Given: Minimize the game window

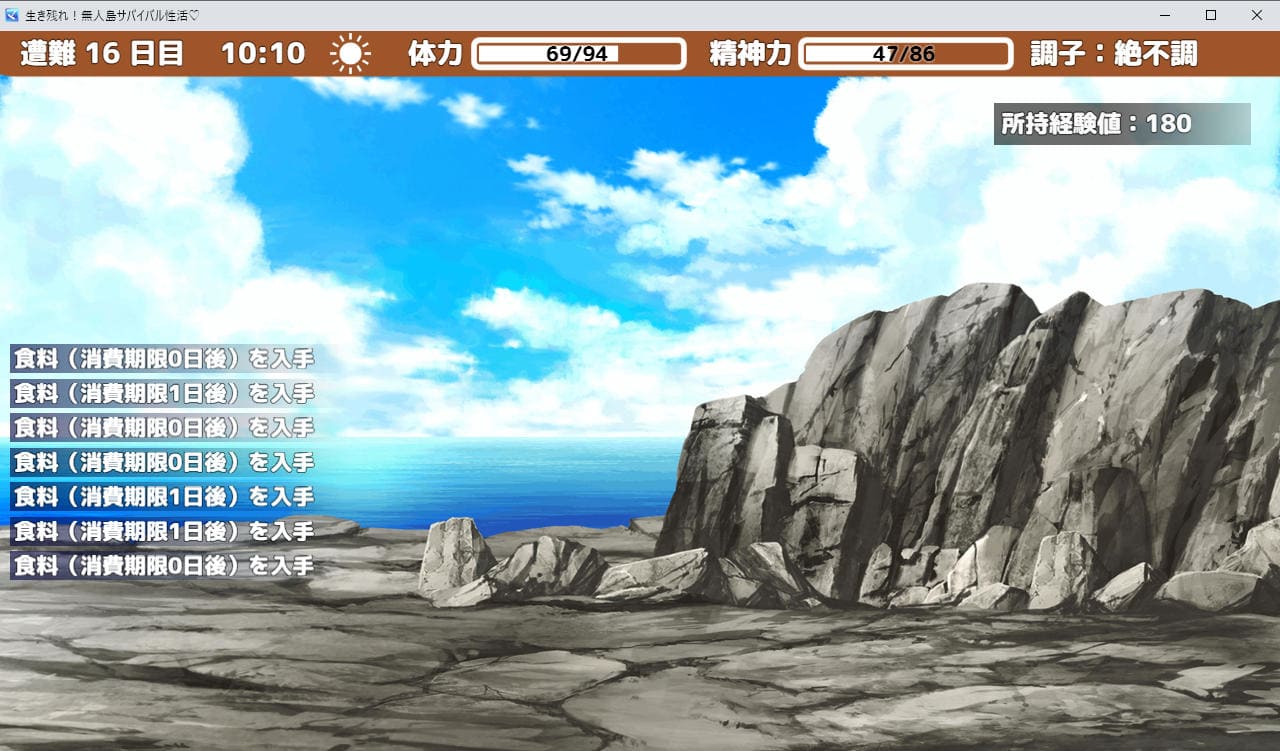Looking at the screenshot, I should (x=1165, y=15).
